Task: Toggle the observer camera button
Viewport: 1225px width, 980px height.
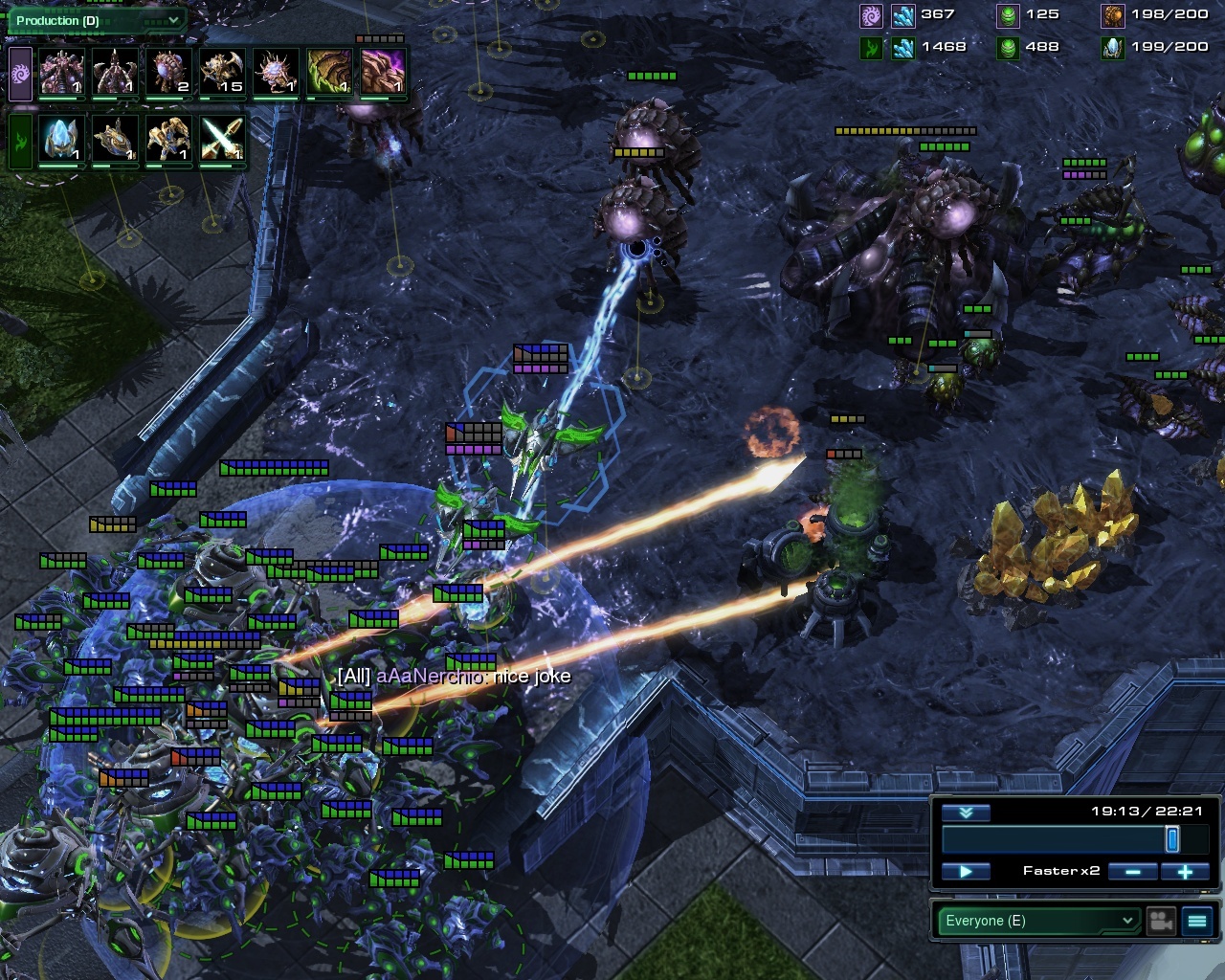Action: coord(1161,921)
